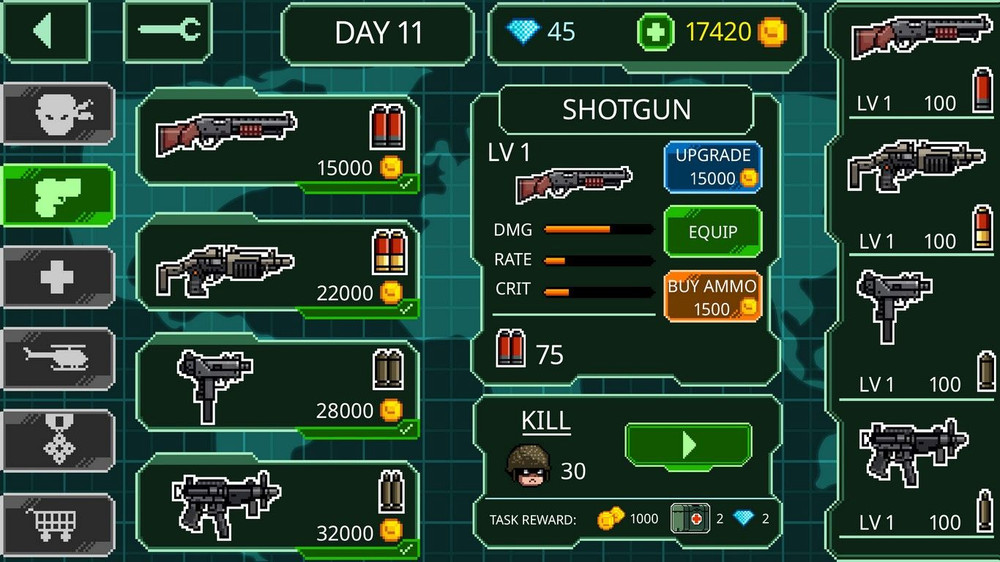Open settings with the wrench button
The width and height of the screenshot is (1000, 562).
(x=167, y=31)
